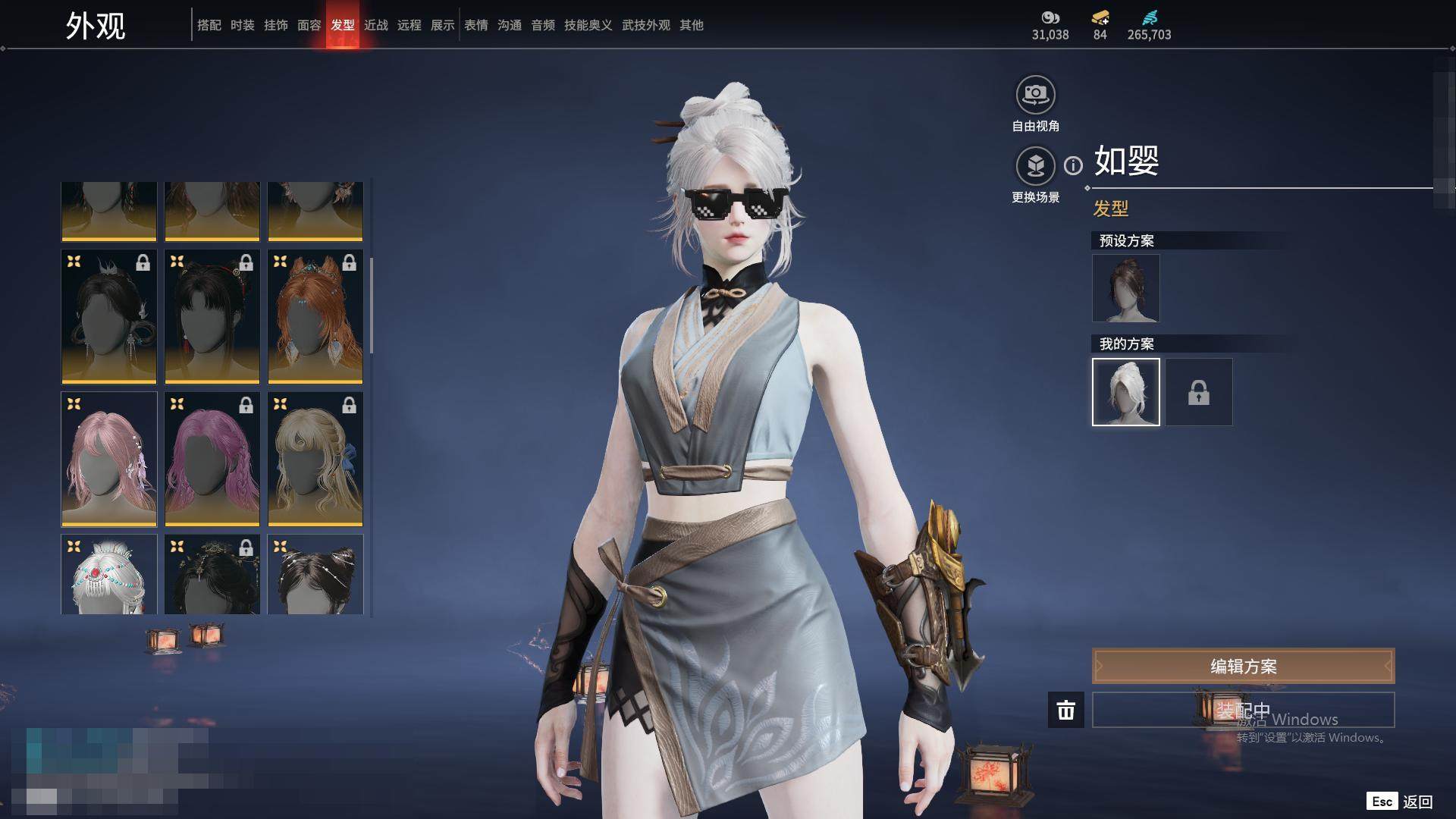Open the 搭配 tab
Screen dimensions: 1456x819
[x=209, y=25]
